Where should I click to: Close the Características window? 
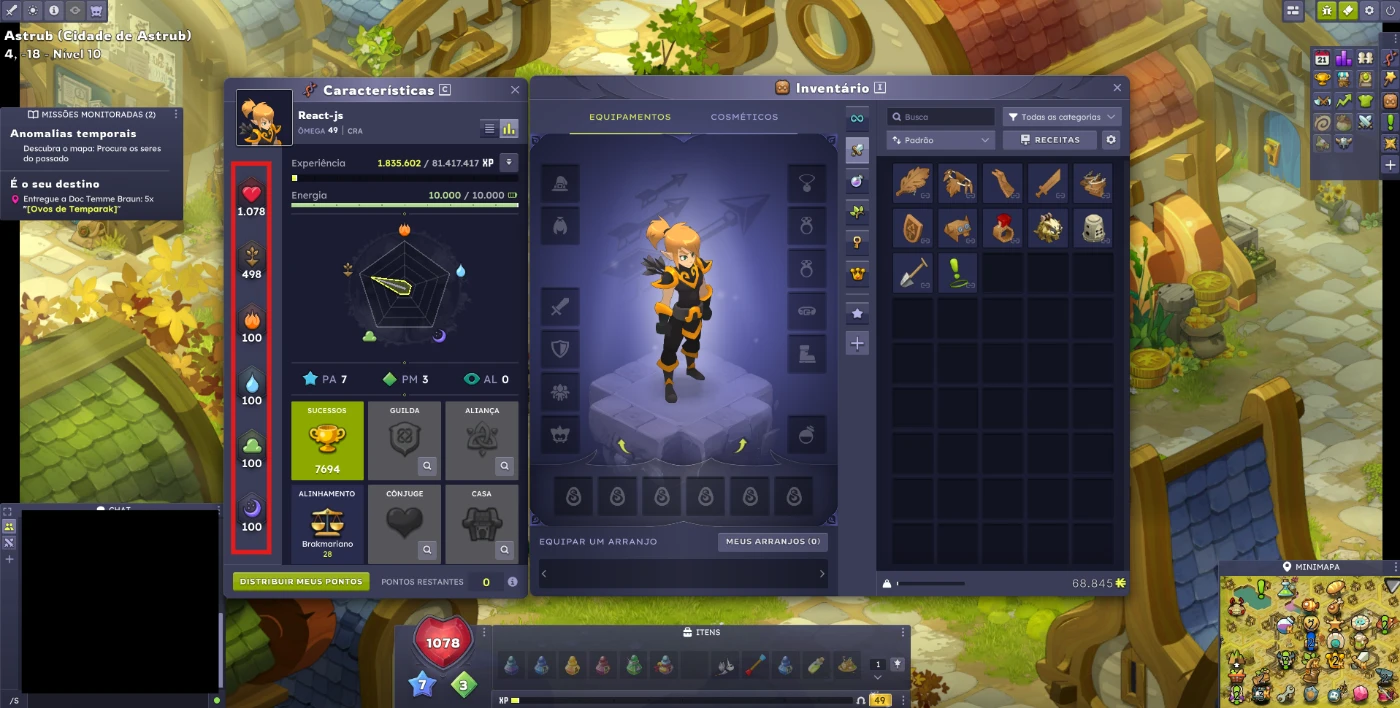[x=515, y=90]
